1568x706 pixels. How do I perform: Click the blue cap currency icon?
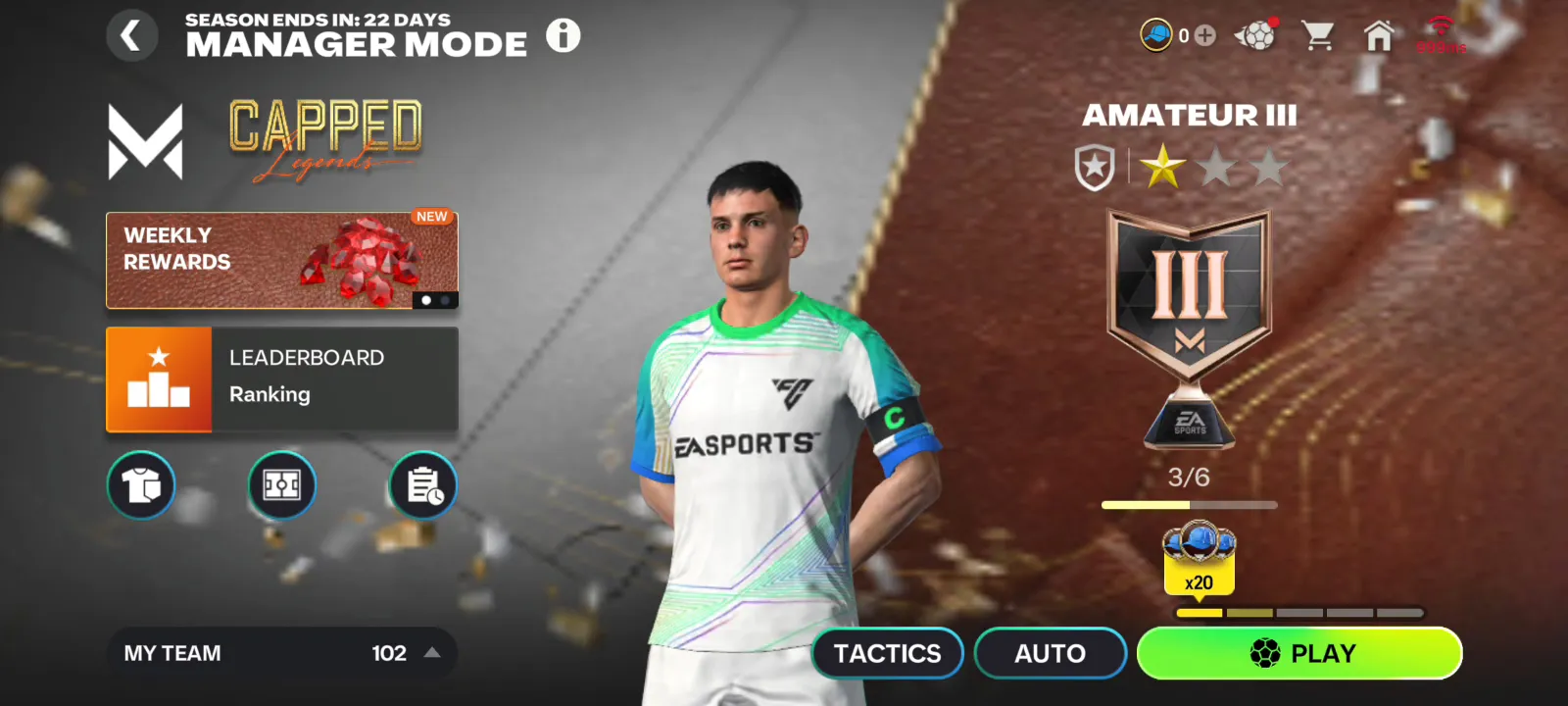(x=1159, y=34)
